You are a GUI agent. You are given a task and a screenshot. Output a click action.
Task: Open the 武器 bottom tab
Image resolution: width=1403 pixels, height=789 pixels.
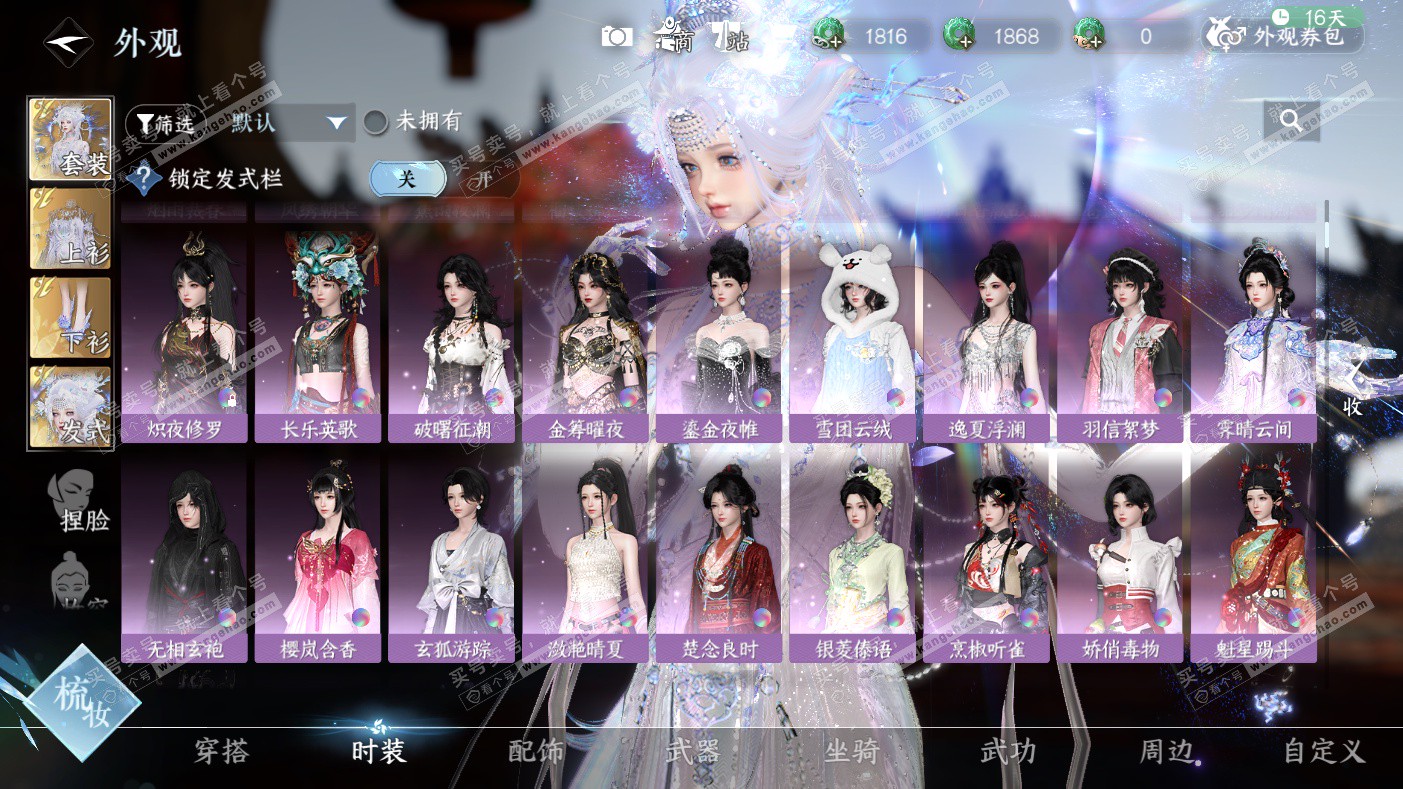(692, 751)
